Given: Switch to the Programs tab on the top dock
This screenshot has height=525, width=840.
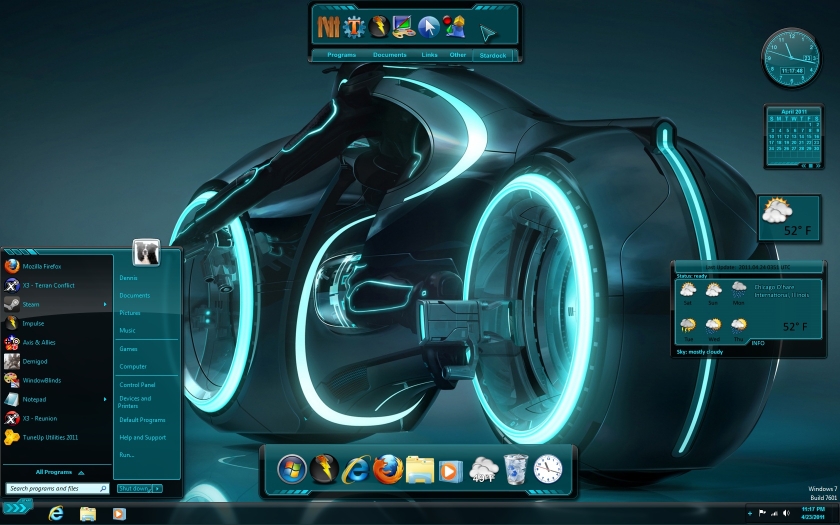Looking at the screenshot, I should (x=342, y=55).
